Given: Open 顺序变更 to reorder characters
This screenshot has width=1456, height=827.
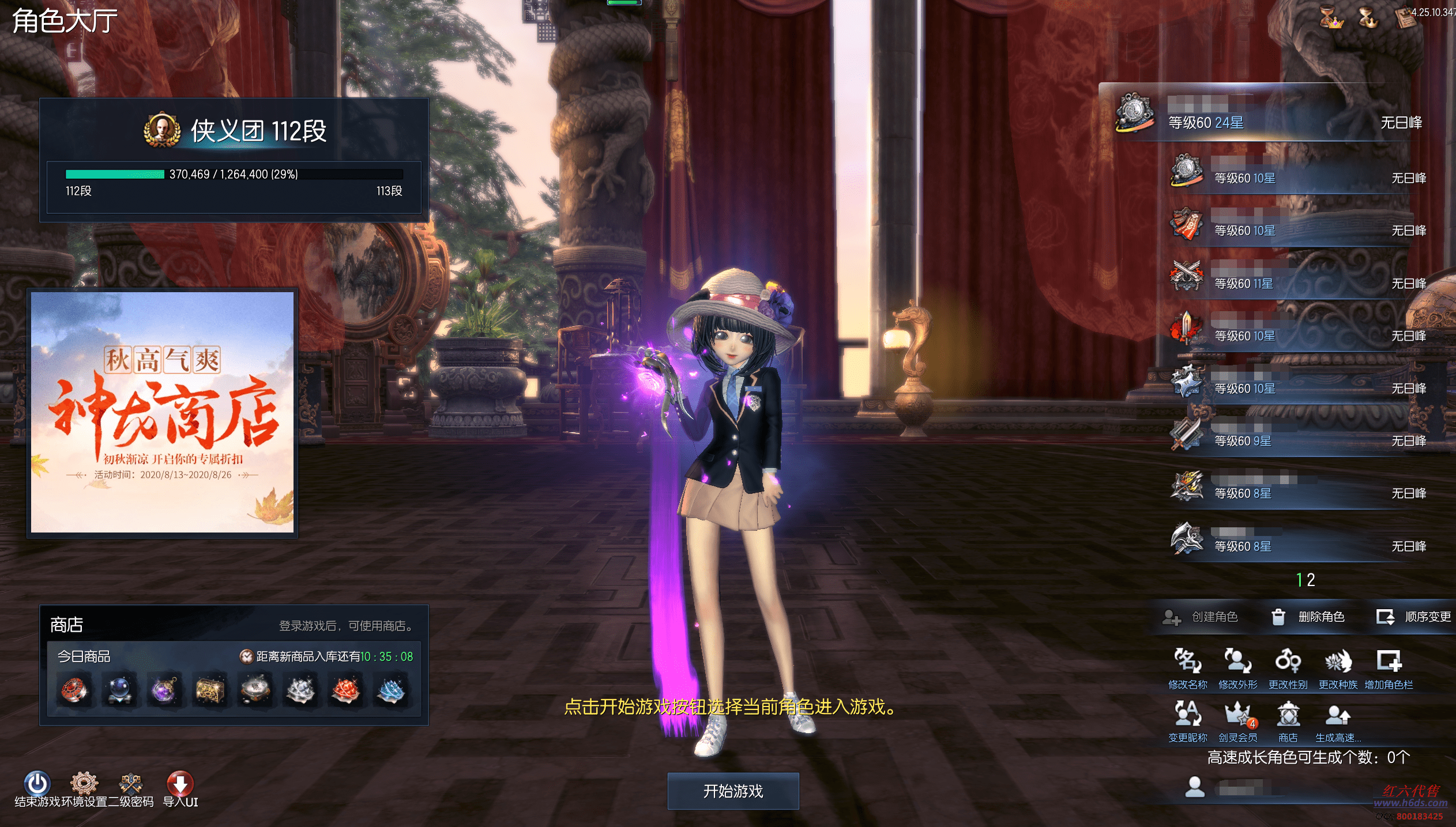Looking at the screenshot, I should 1414,617.
